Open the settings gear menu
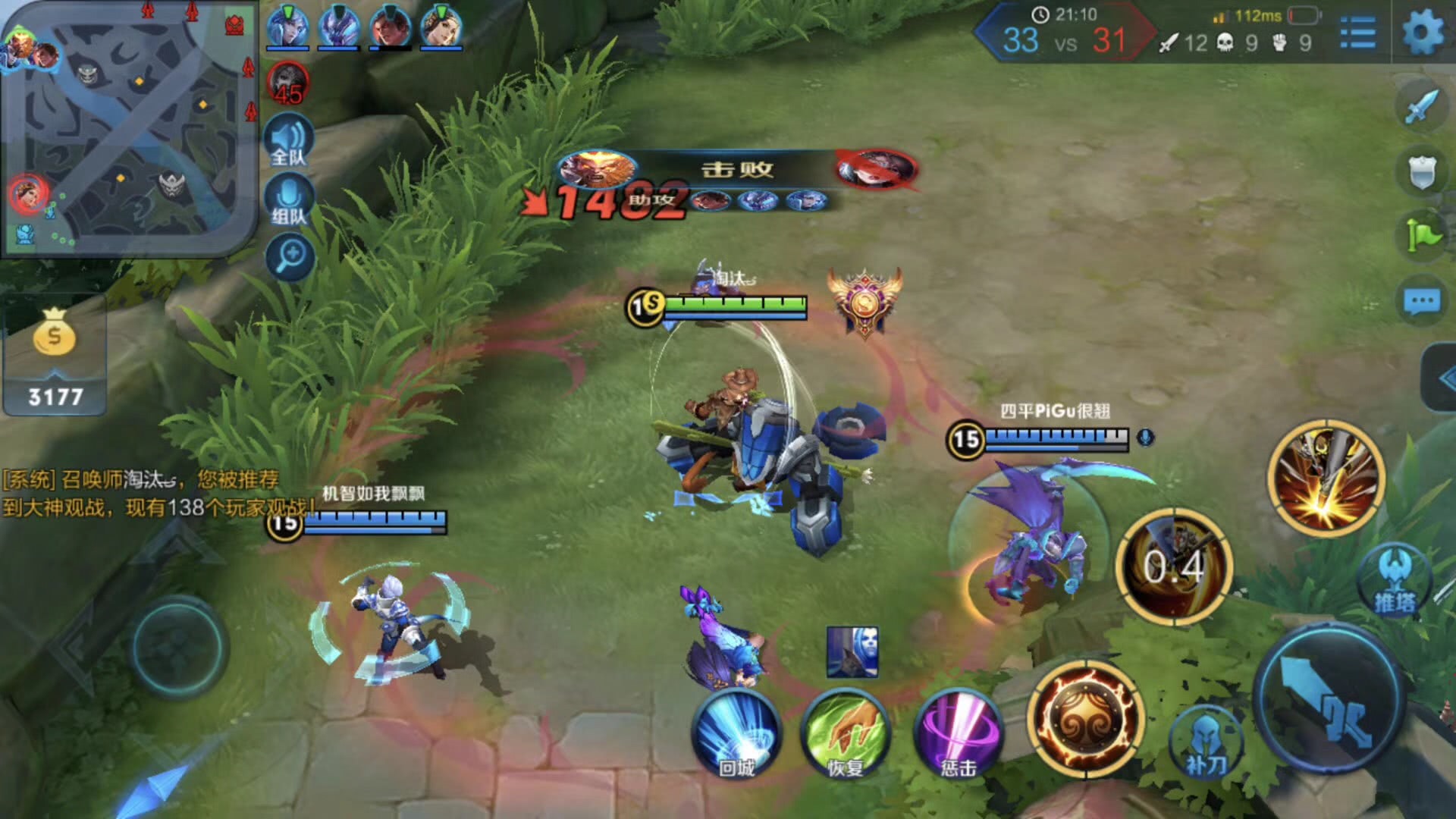 (x=1423, y=33)
